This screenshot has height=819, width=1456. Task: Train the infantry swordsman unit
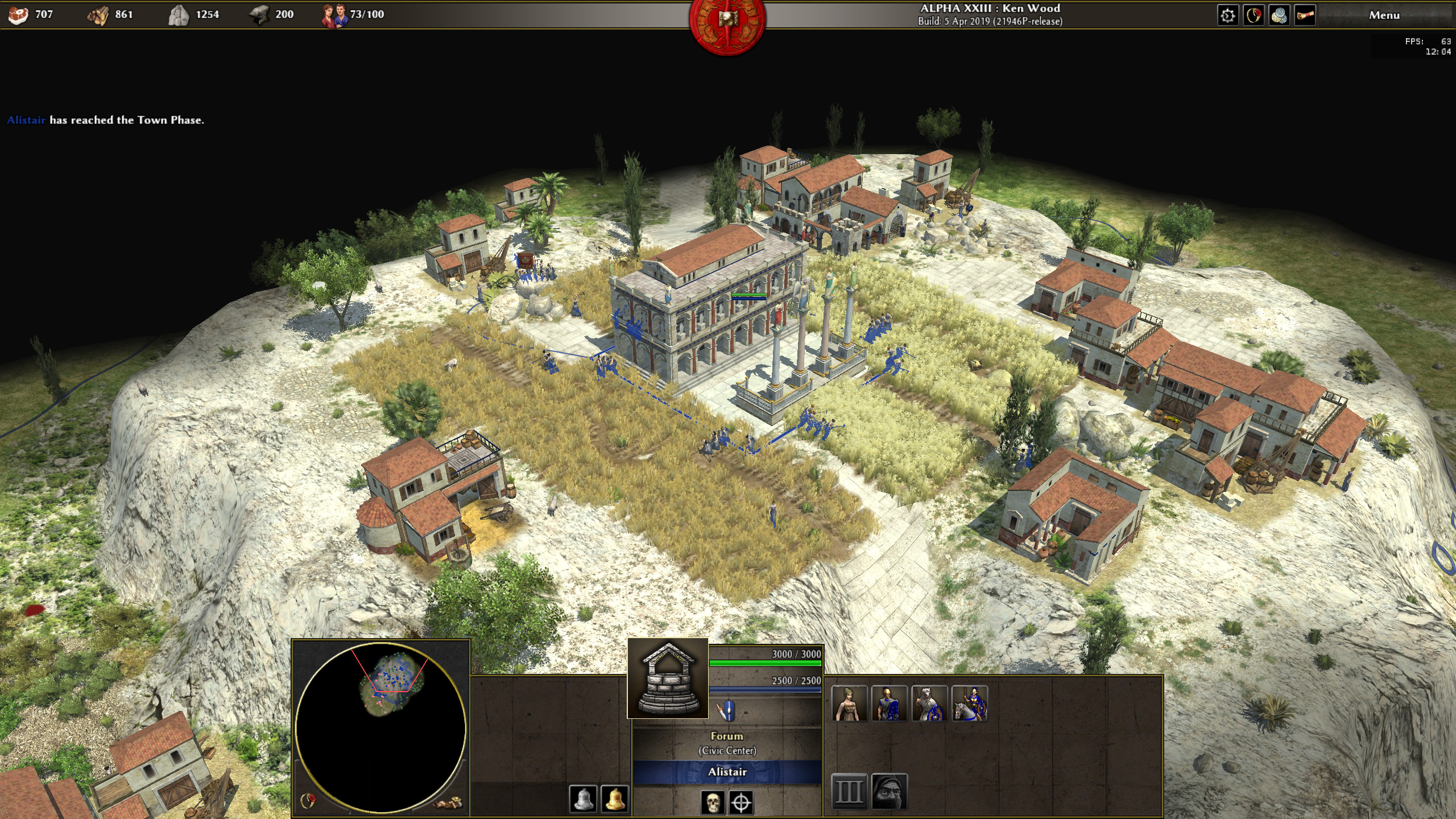pyautogui.click(x=890, y=704)
